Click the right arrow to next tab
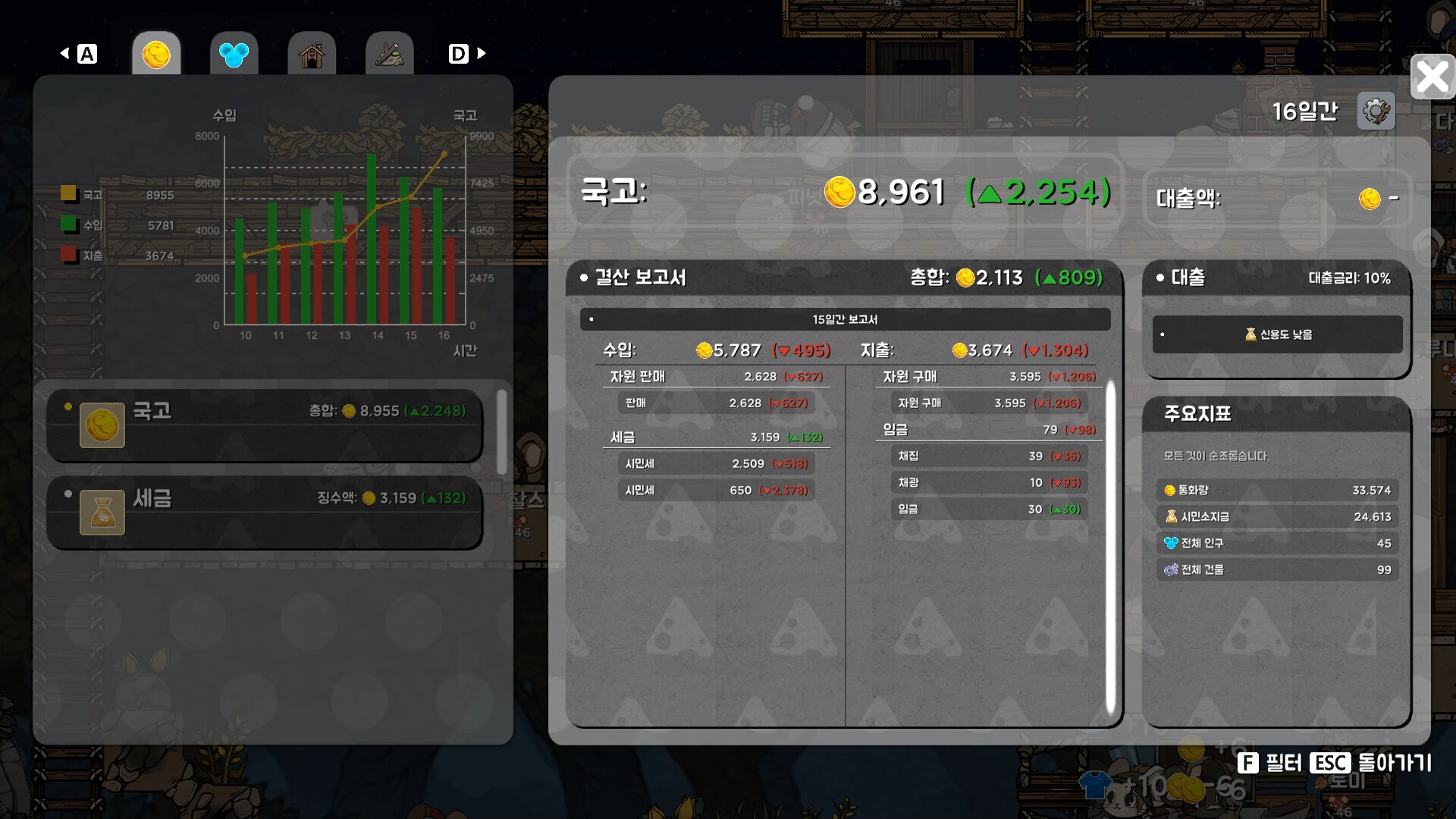The height and width of the screenshot is (819, 1456). pos(481,53)
